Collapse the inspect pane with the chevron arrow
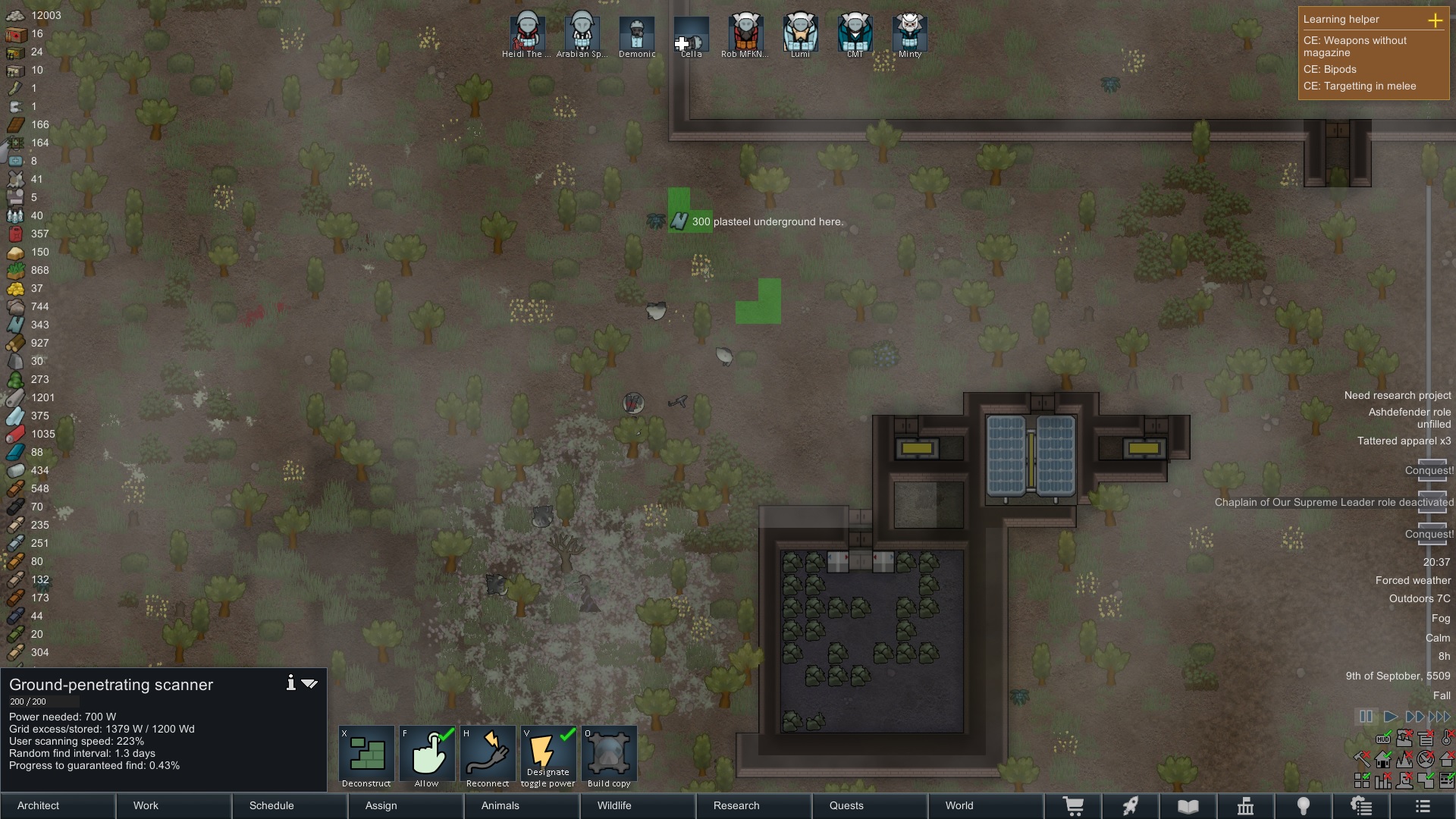The width and height of the screenshot is (1456, 819). [309, 683]
